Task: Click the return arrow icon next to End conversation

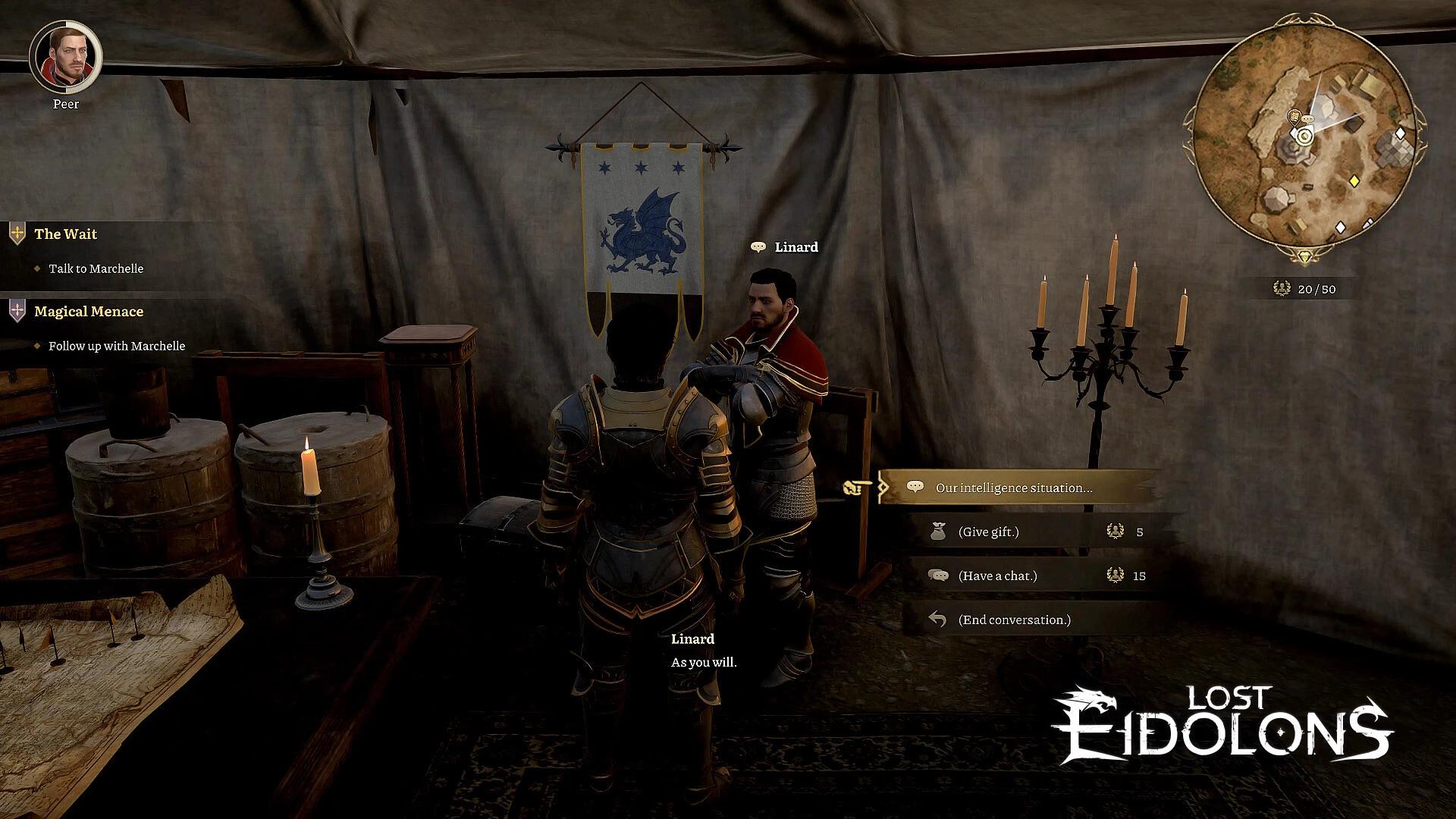Action: pyautogui.click(x=938, y=620)
